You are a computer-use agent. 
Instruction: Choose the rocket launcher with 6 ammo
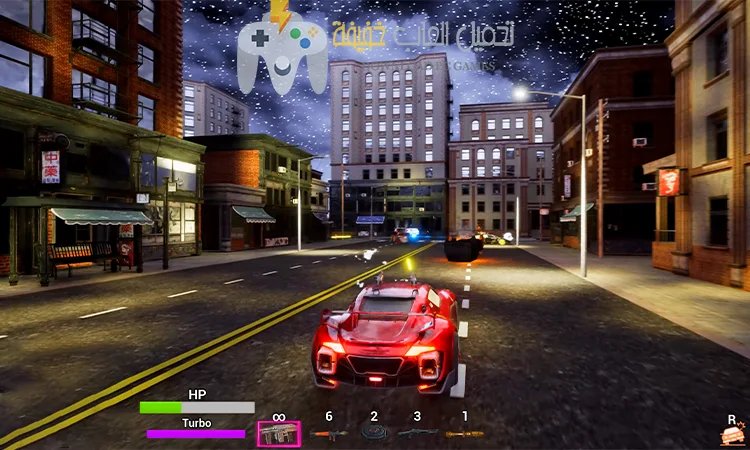click(327, 433)
